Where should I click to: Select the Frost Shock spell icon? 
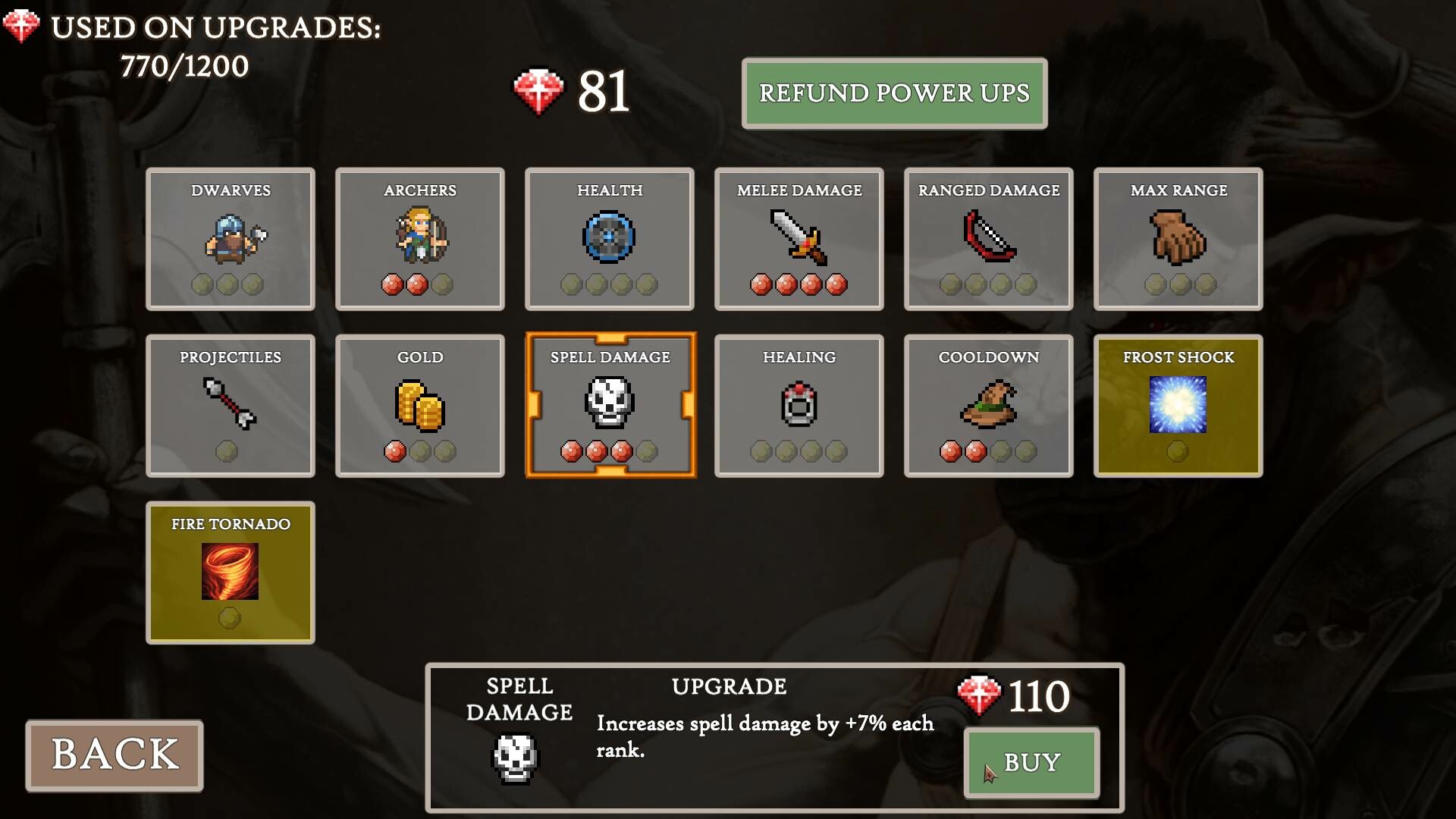(x=1177, y=406)
